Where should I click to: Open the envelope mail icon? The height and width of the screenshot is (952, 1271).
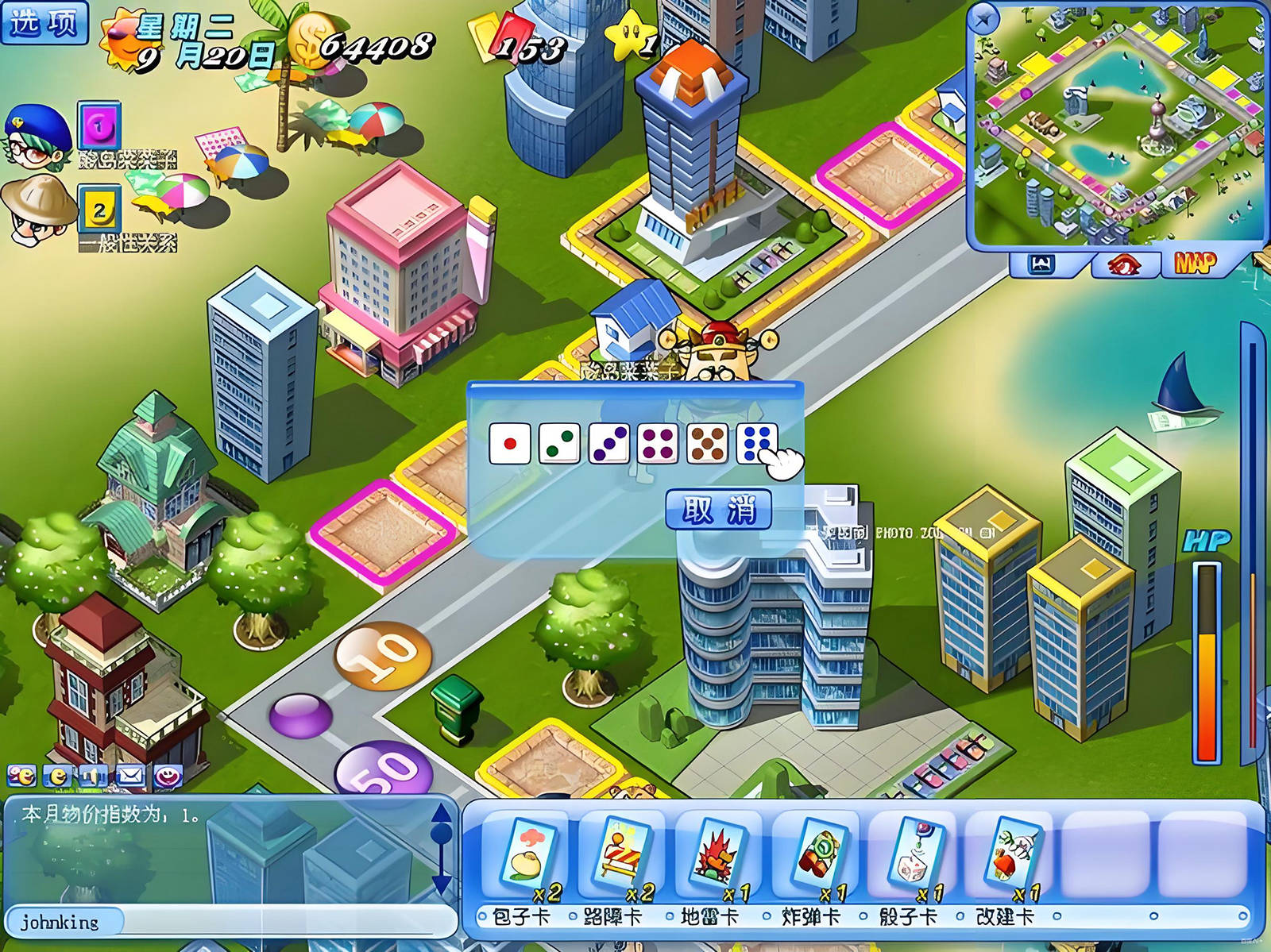pos(129,776)
